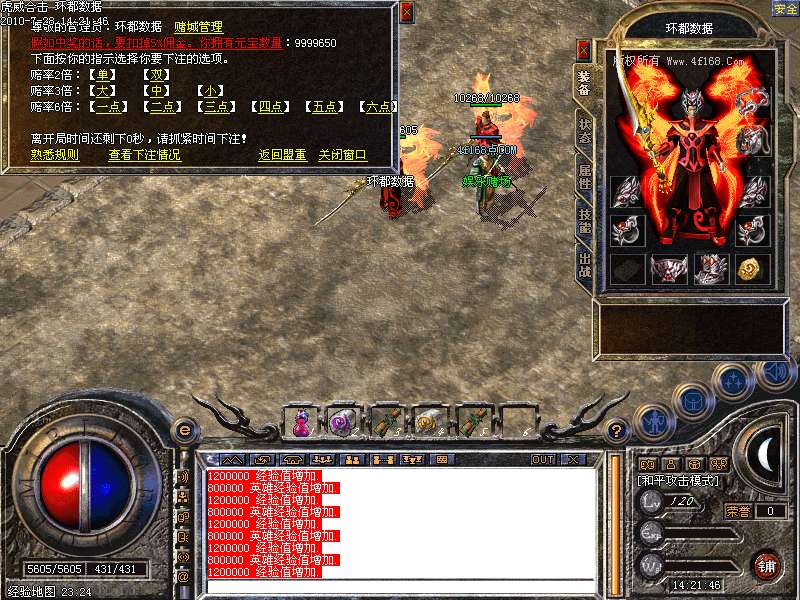Bet on 单 (odd) at 2x odds
Image resolution: width=800 pixels, height=600 pixels.
point(102,74)
